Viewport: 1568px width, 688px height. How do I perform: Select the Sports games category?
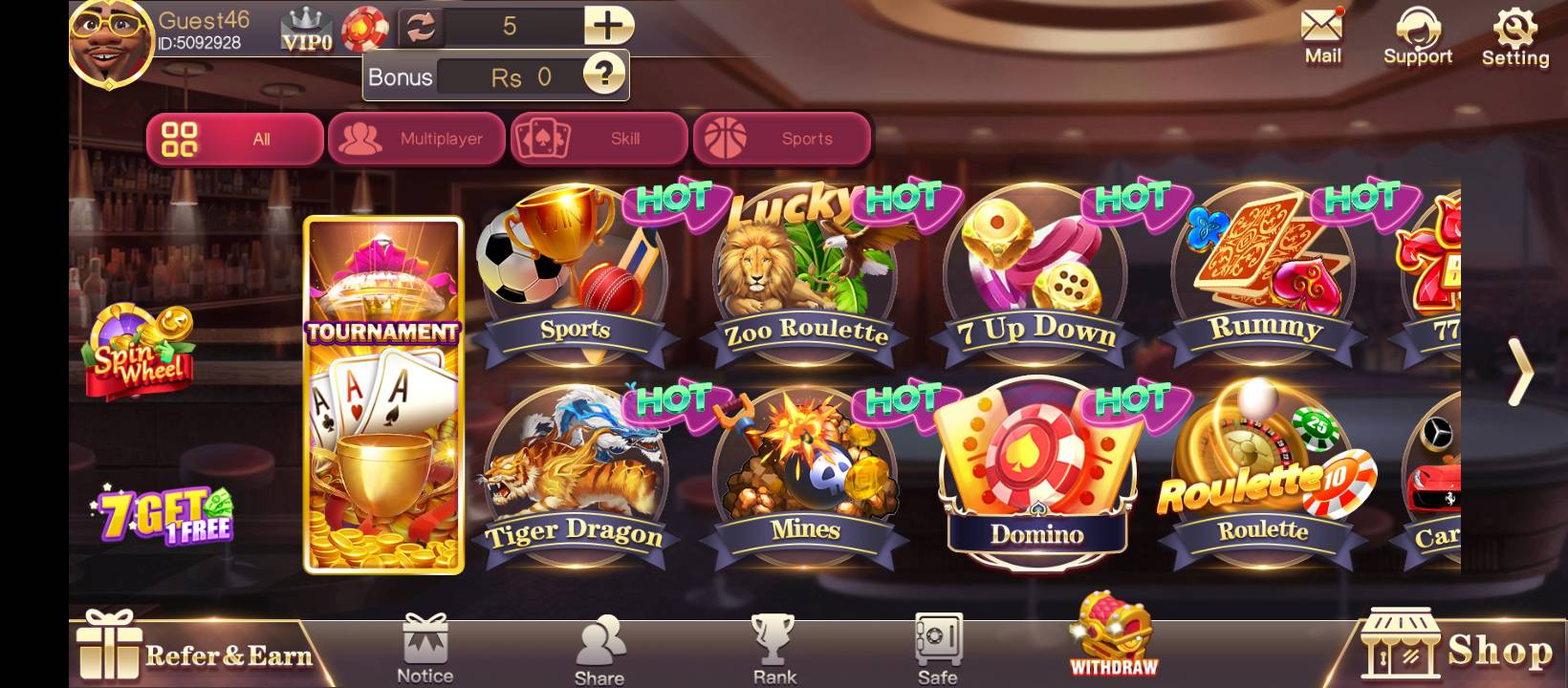point(782,139)
